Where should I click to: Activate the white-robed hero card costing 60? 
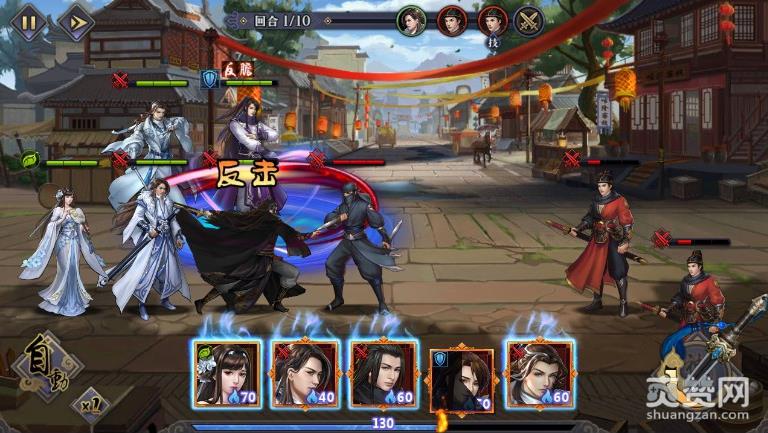tap(540, 374)
